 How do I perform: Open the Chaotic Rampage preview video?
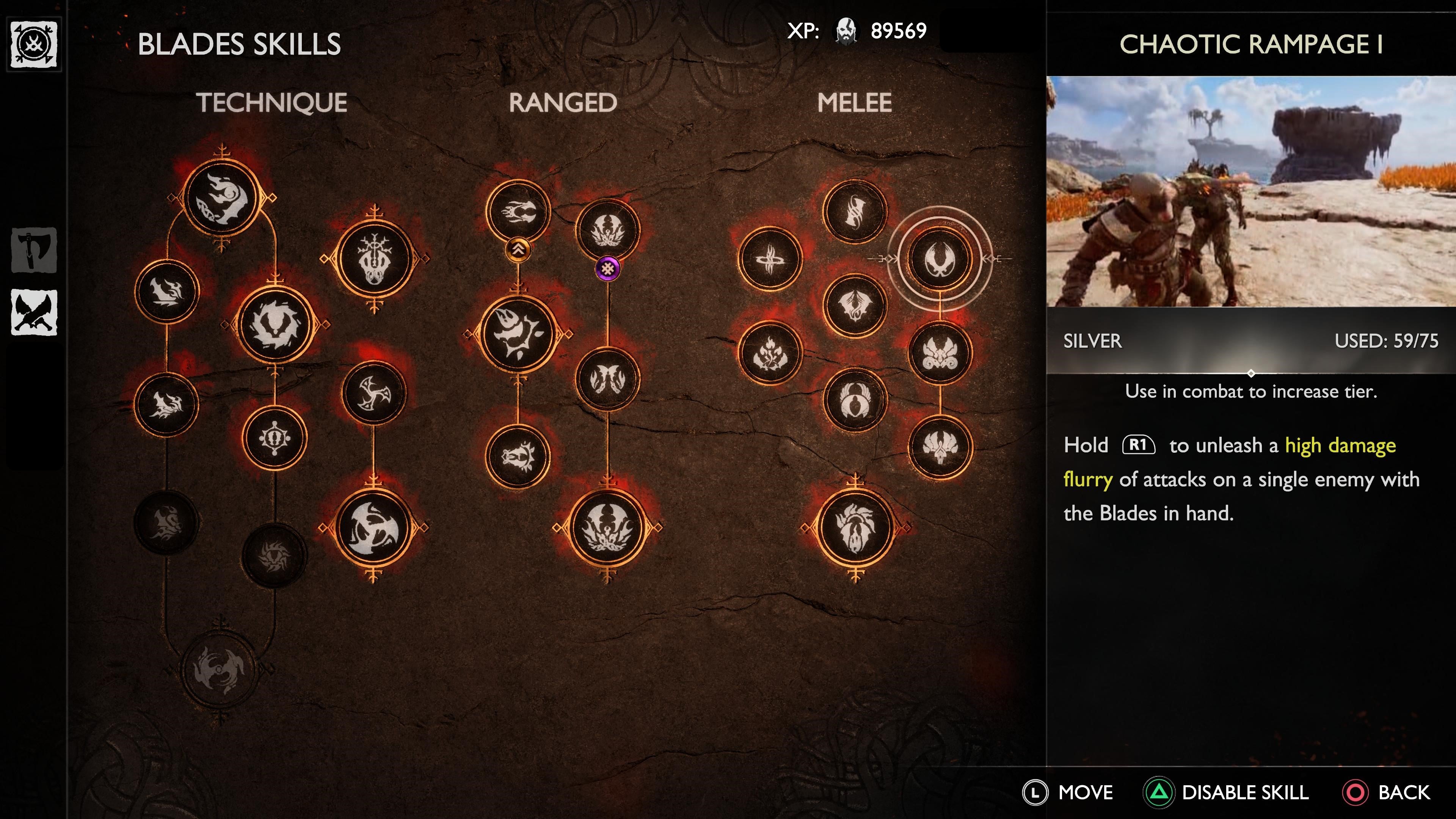pos(1250,191)
